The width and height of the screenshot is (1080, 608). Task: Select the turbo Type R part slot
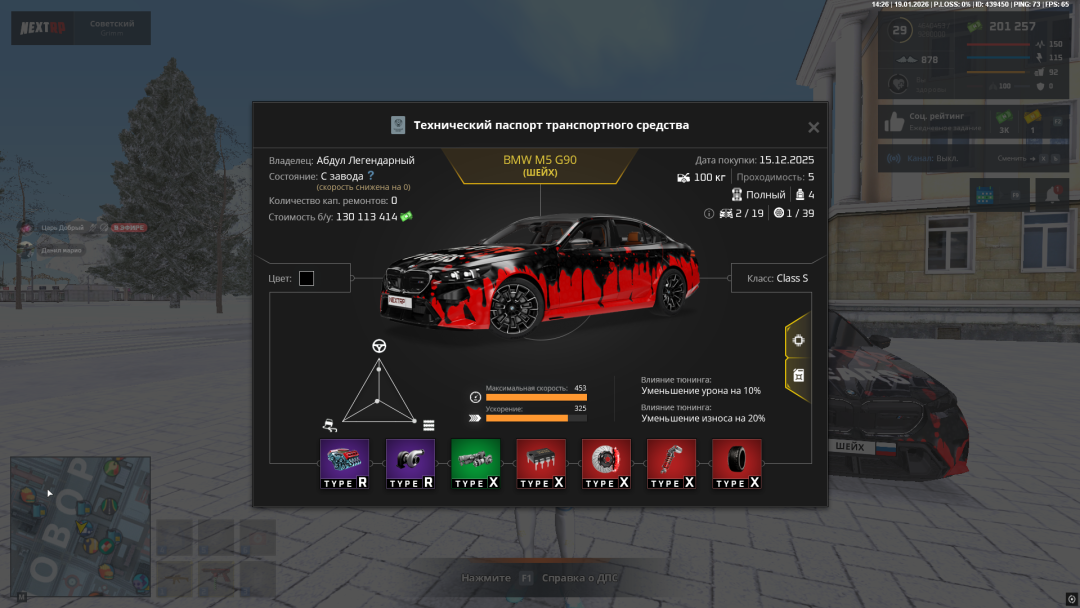(x=410, y=463)
